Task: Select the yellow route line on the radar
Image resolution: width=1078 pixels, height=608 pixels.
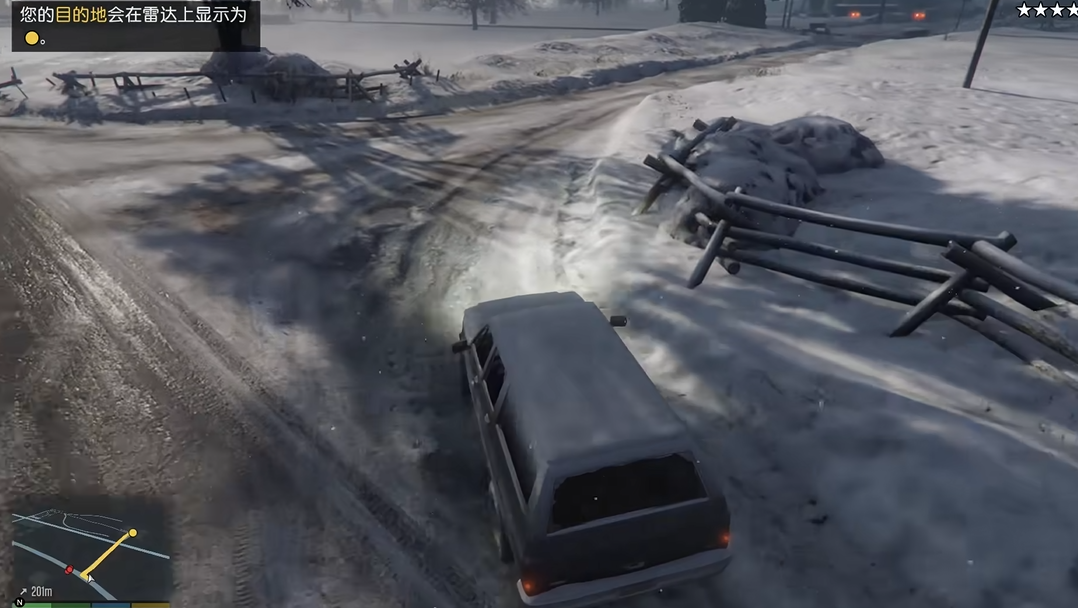Action: tap(110, 553)
